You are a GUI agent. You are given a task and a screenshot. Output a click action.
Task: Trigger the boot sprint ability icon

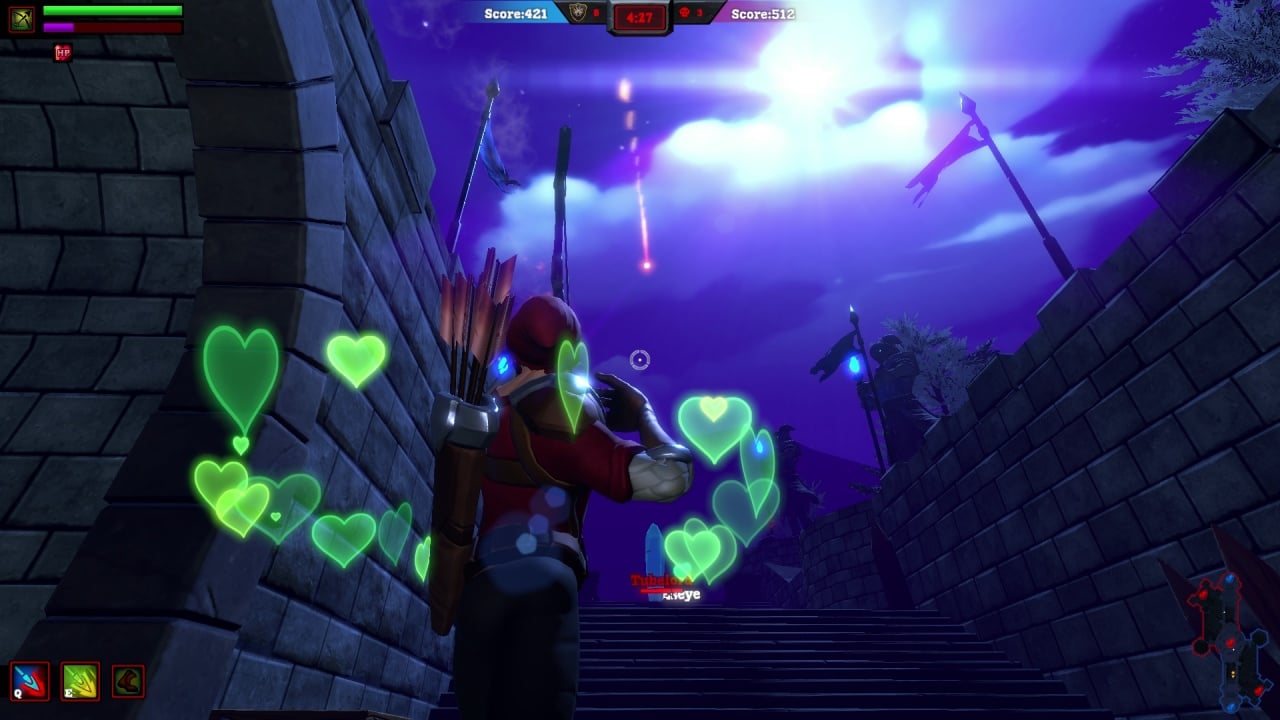click(x=128, y=681)
